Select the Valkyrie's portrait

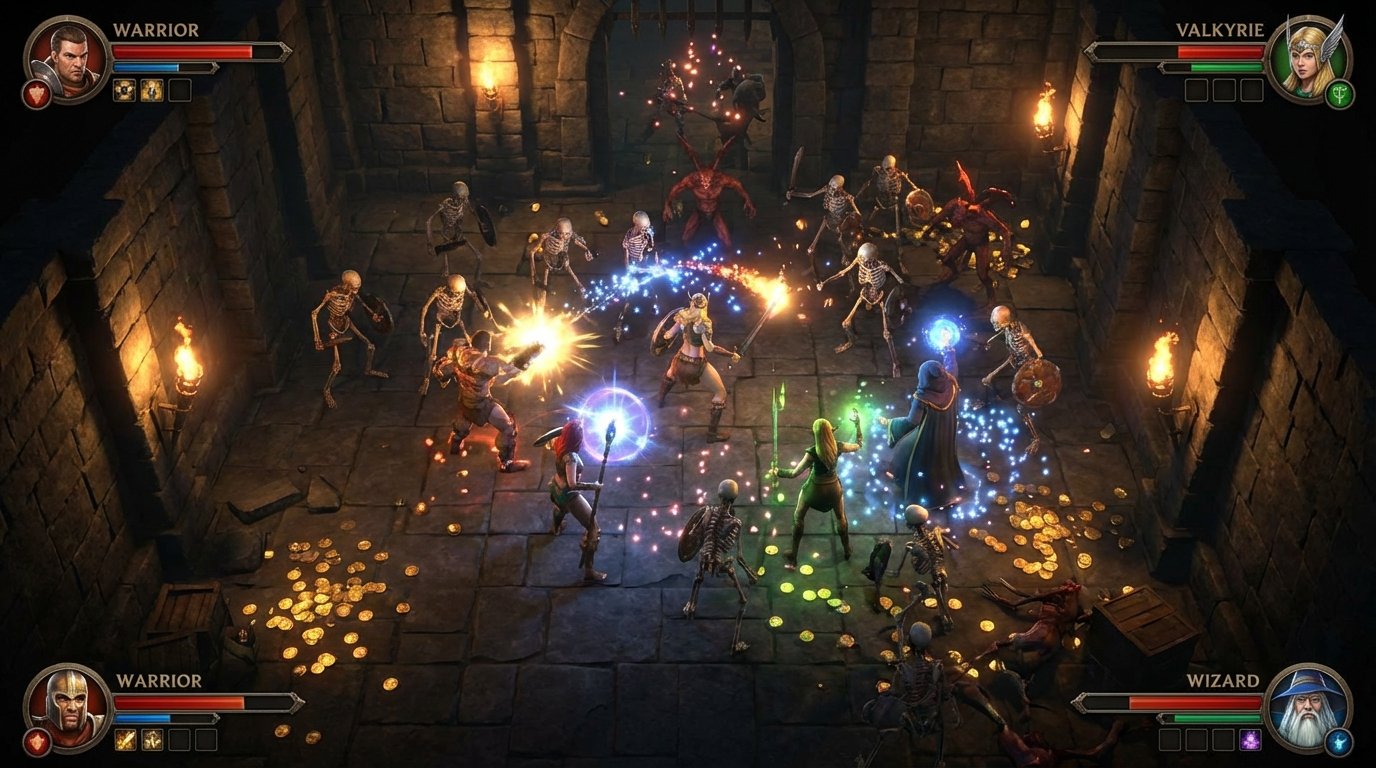coord(1310,61)
